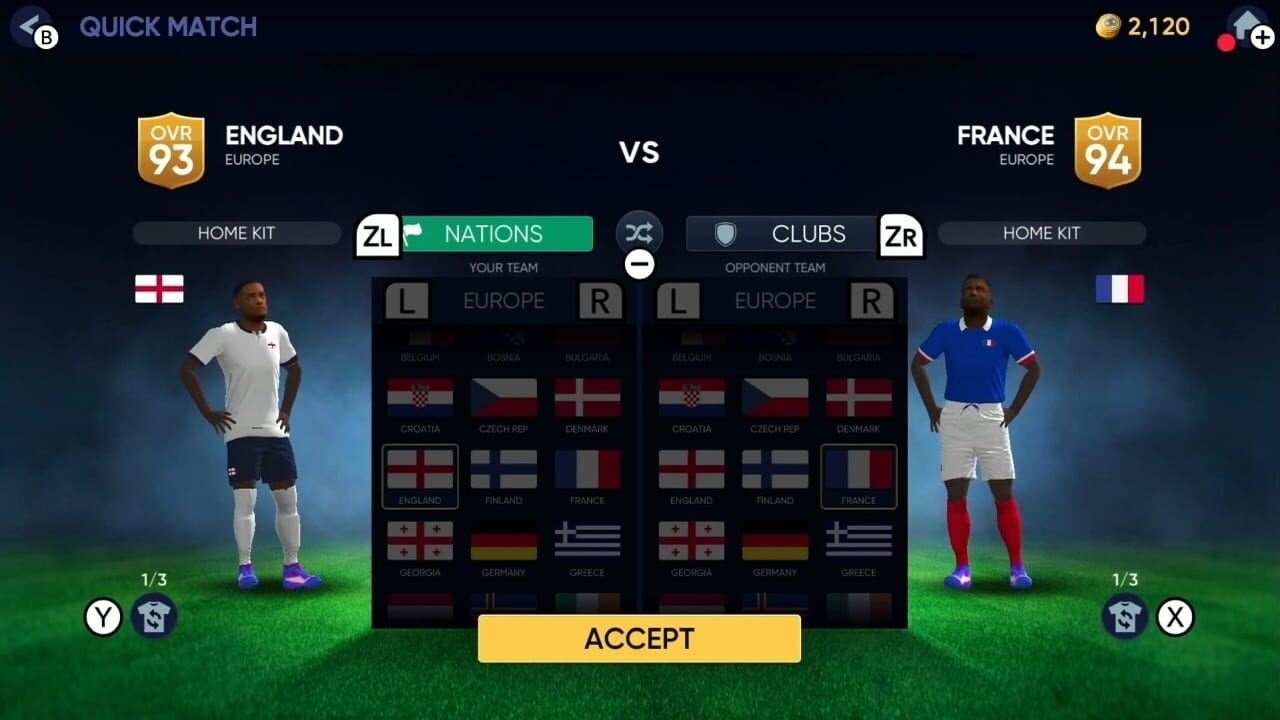Select the Germany flag in your team grid
The image size is (1280, 720).
(503, 542)
